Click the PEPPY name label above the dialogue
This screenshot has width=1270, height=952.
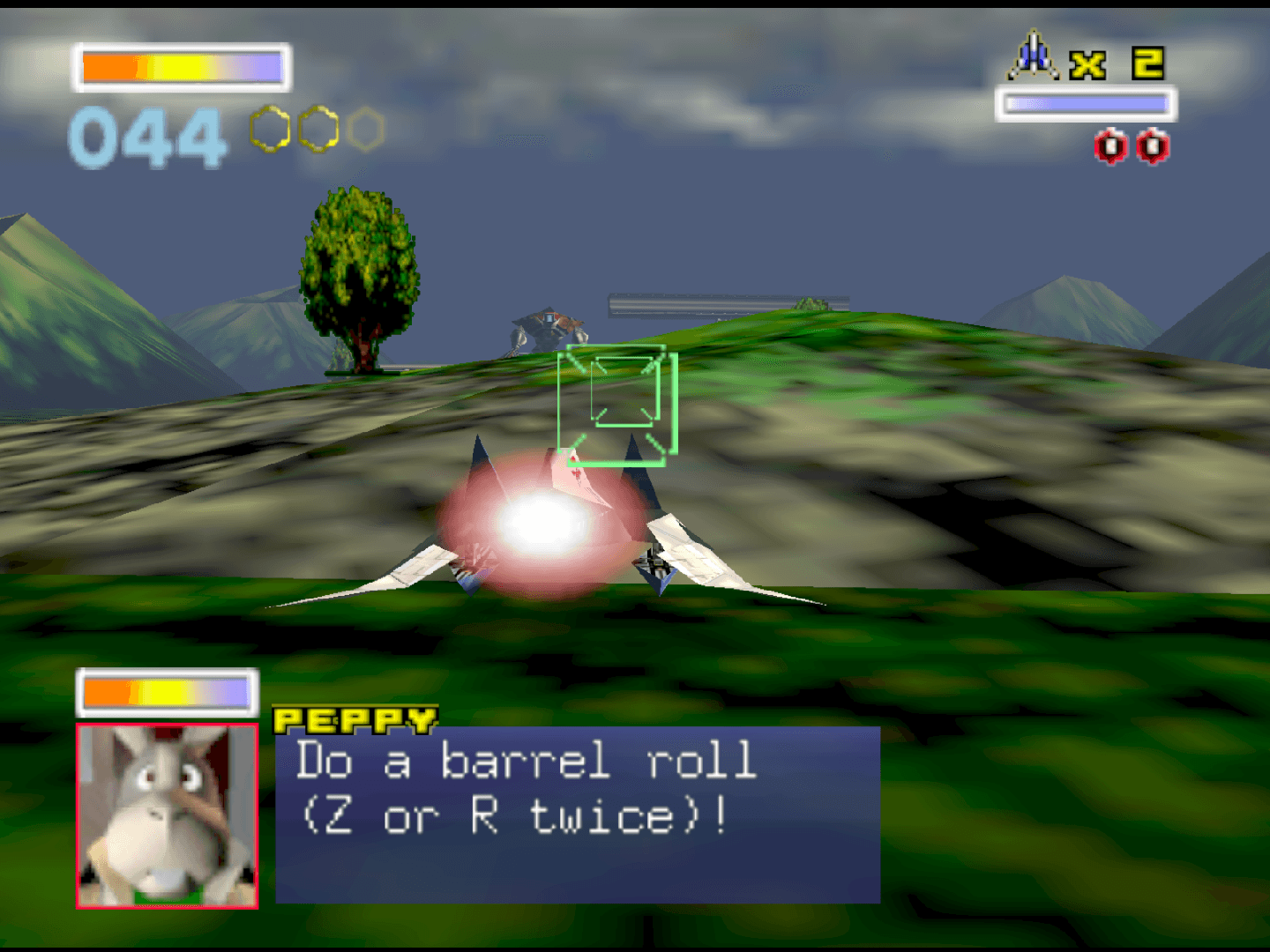[353, 720]
